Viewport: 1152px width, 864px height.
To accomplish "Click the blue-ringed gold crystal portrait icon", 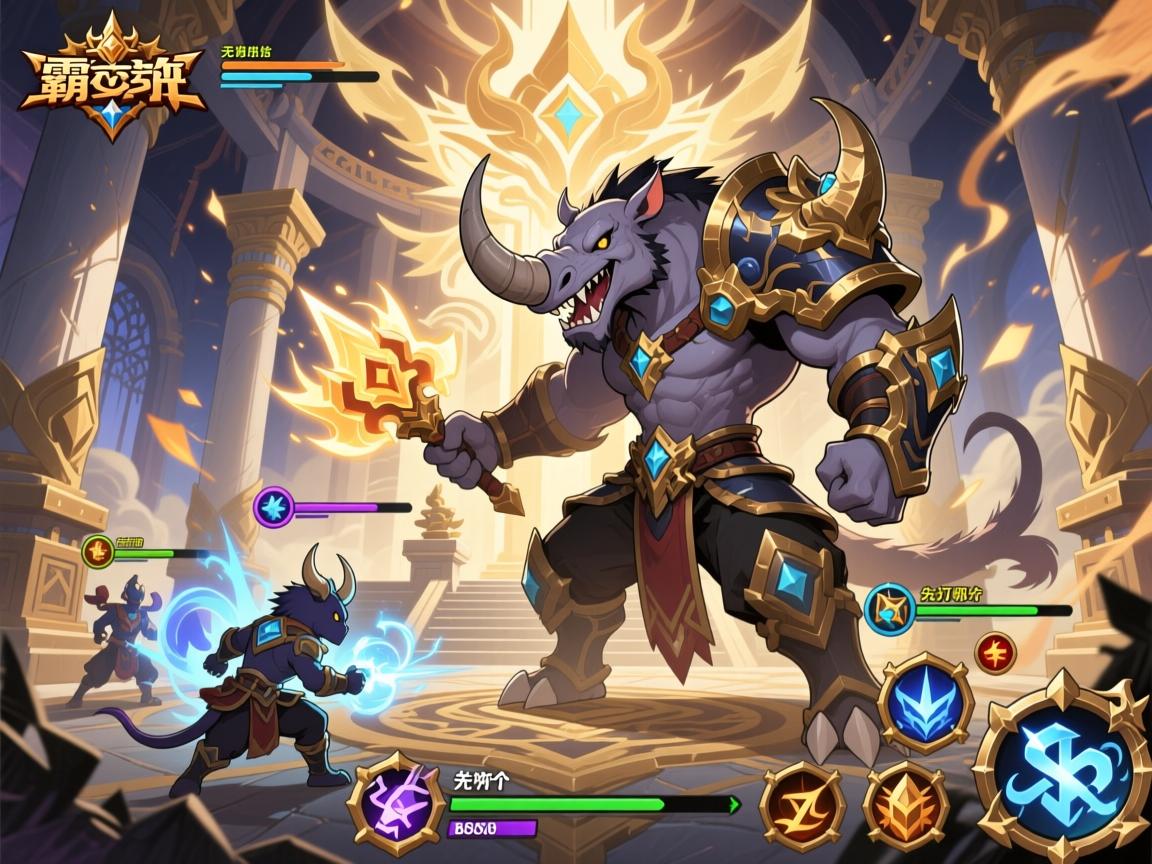I will tap(887, 609).
